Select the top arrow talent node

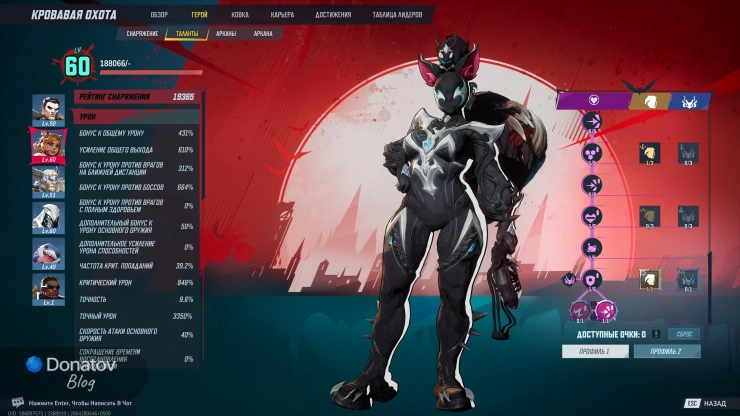coord(592,121)
